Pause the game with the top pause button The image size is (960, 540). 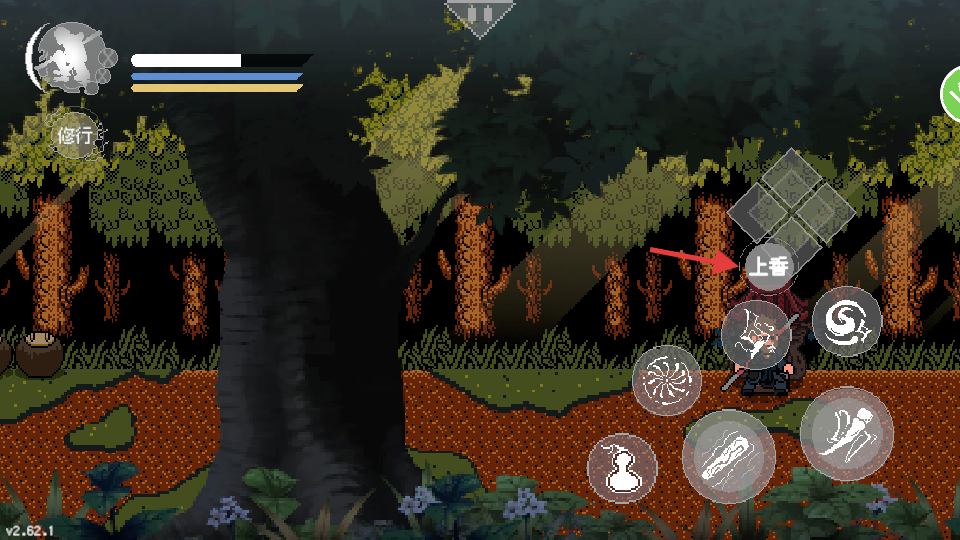click(x=479, y=16)
